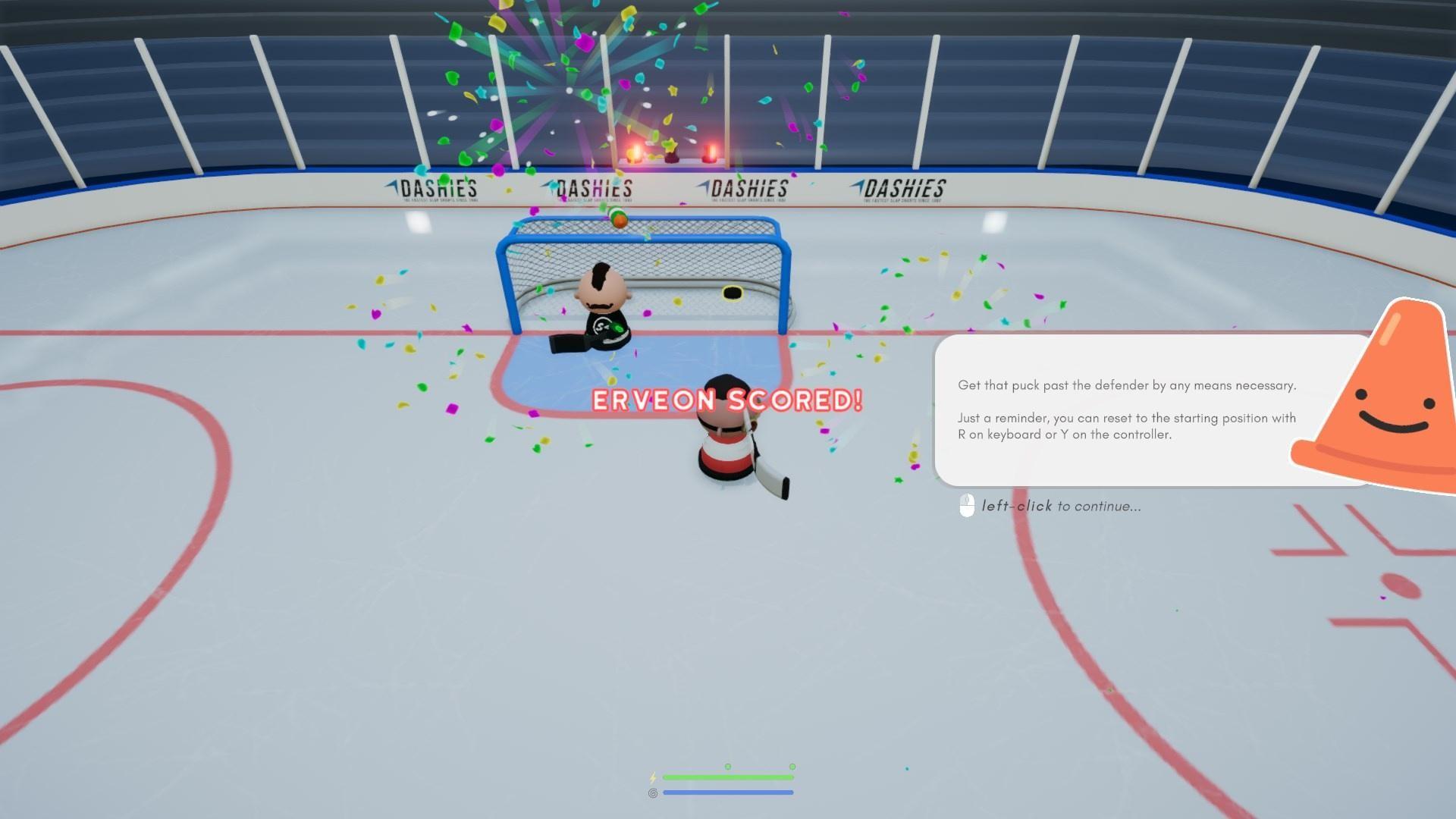Click the lightning stamina icon
Viewport: 1456px width, 819px height.
pos(653,778)
